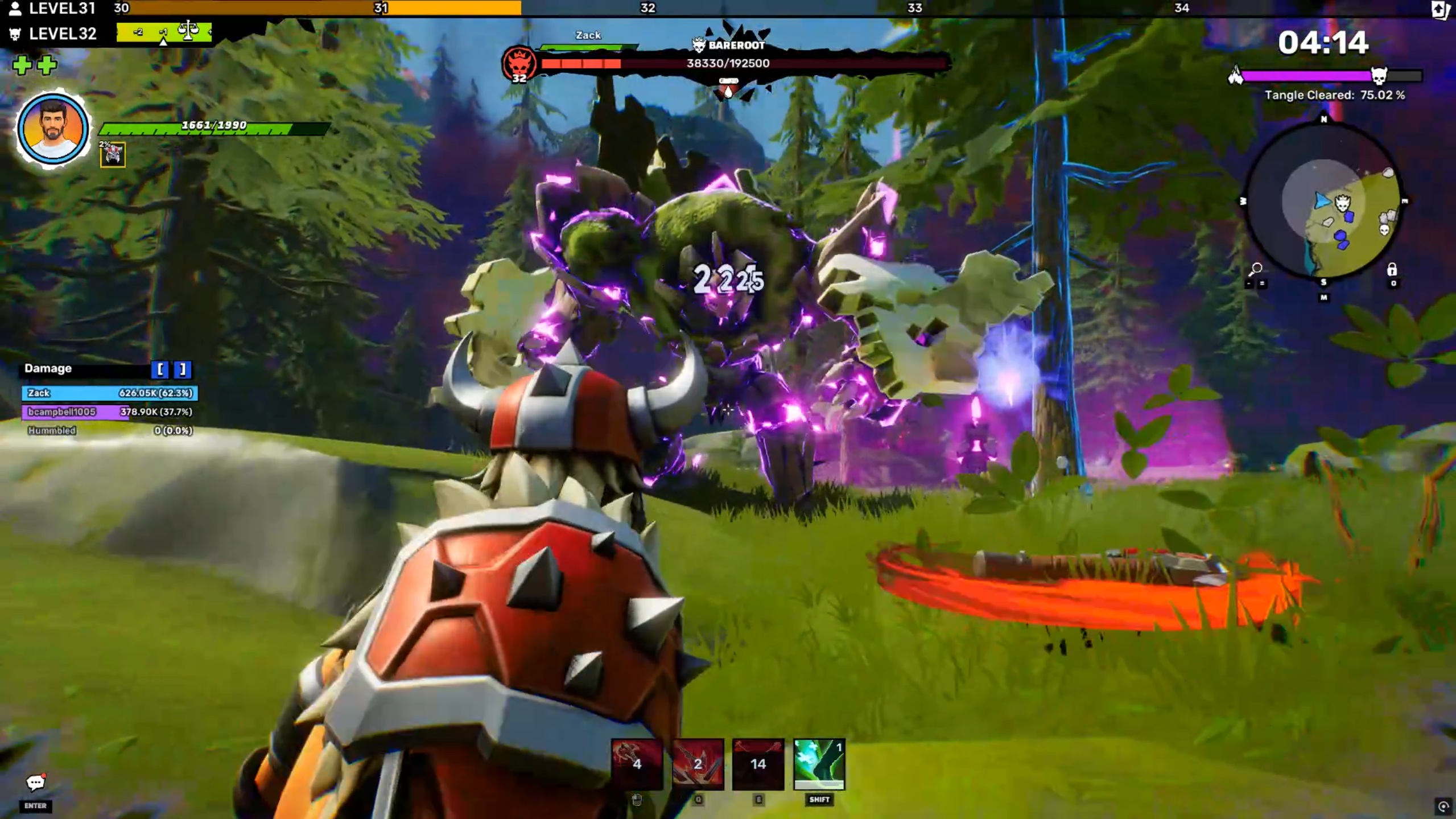Trigger the dual-axe ability showing 14
Screen dimensions: 1456x819
pos(758,763)
